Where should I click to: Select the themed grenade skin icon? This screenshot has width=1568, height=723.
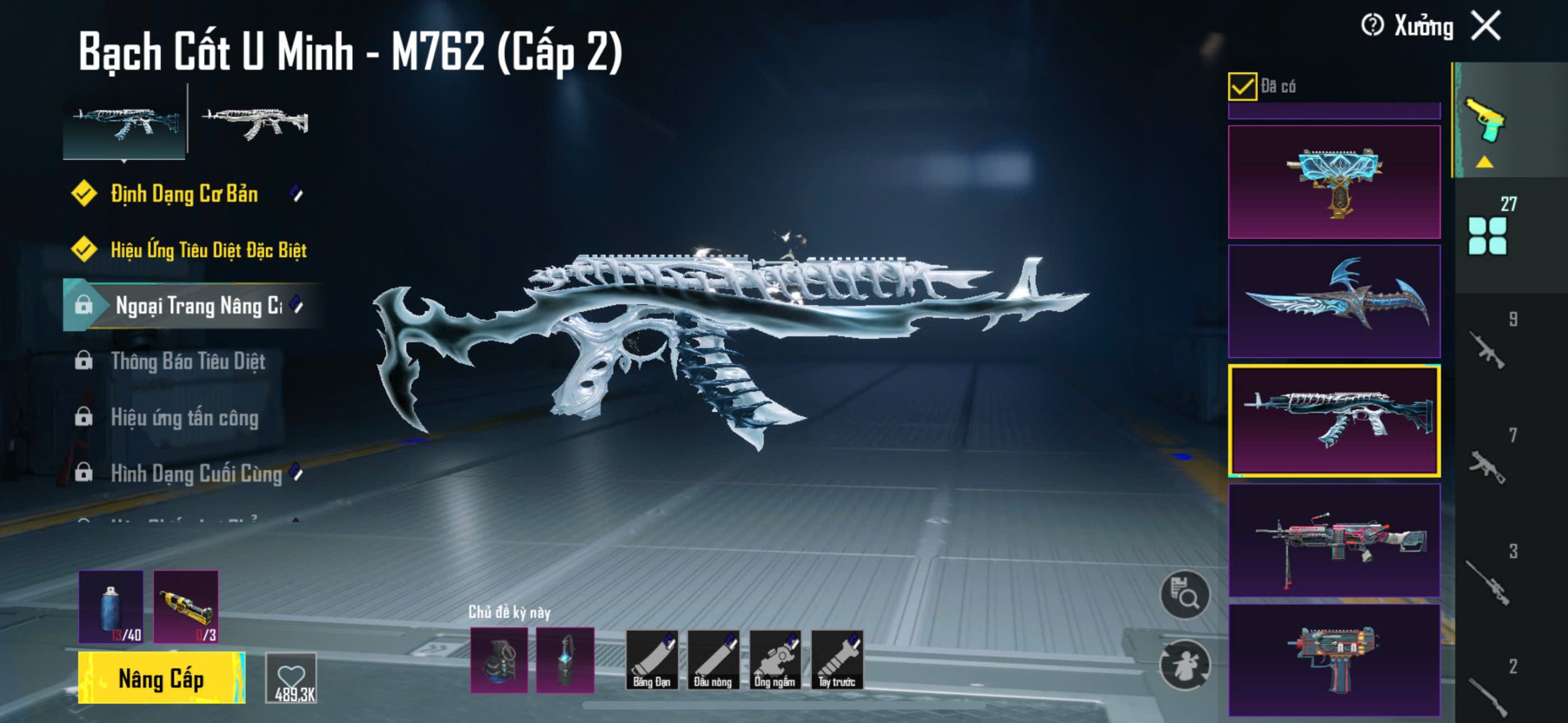pos(499,660)
